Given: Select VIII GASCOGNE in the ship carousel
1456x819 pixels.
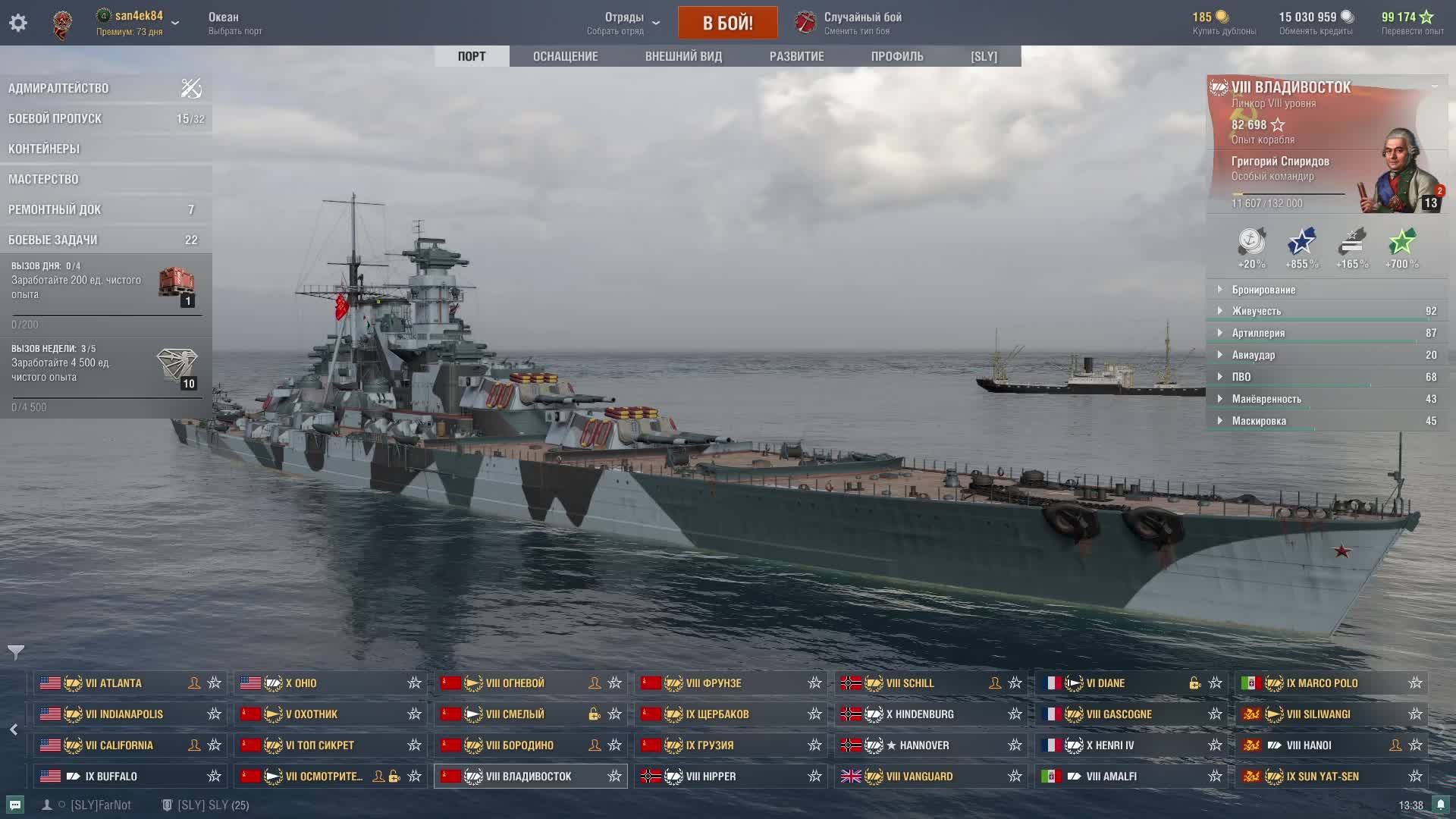Looking at the screenshot, I should point(1119,714).
